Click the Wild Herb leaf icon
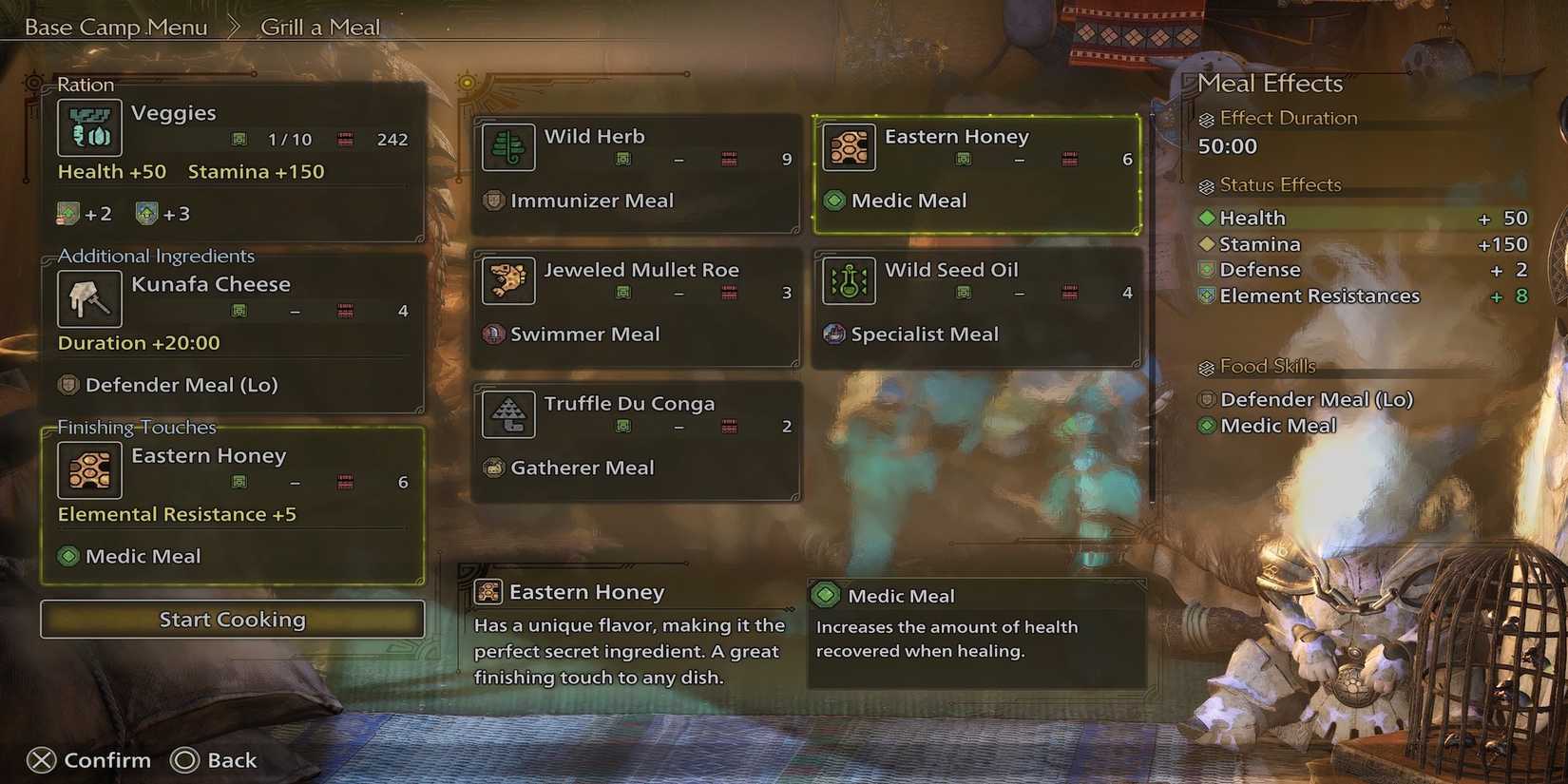This screenshot has height=784, width=1568. pos(508,148)
